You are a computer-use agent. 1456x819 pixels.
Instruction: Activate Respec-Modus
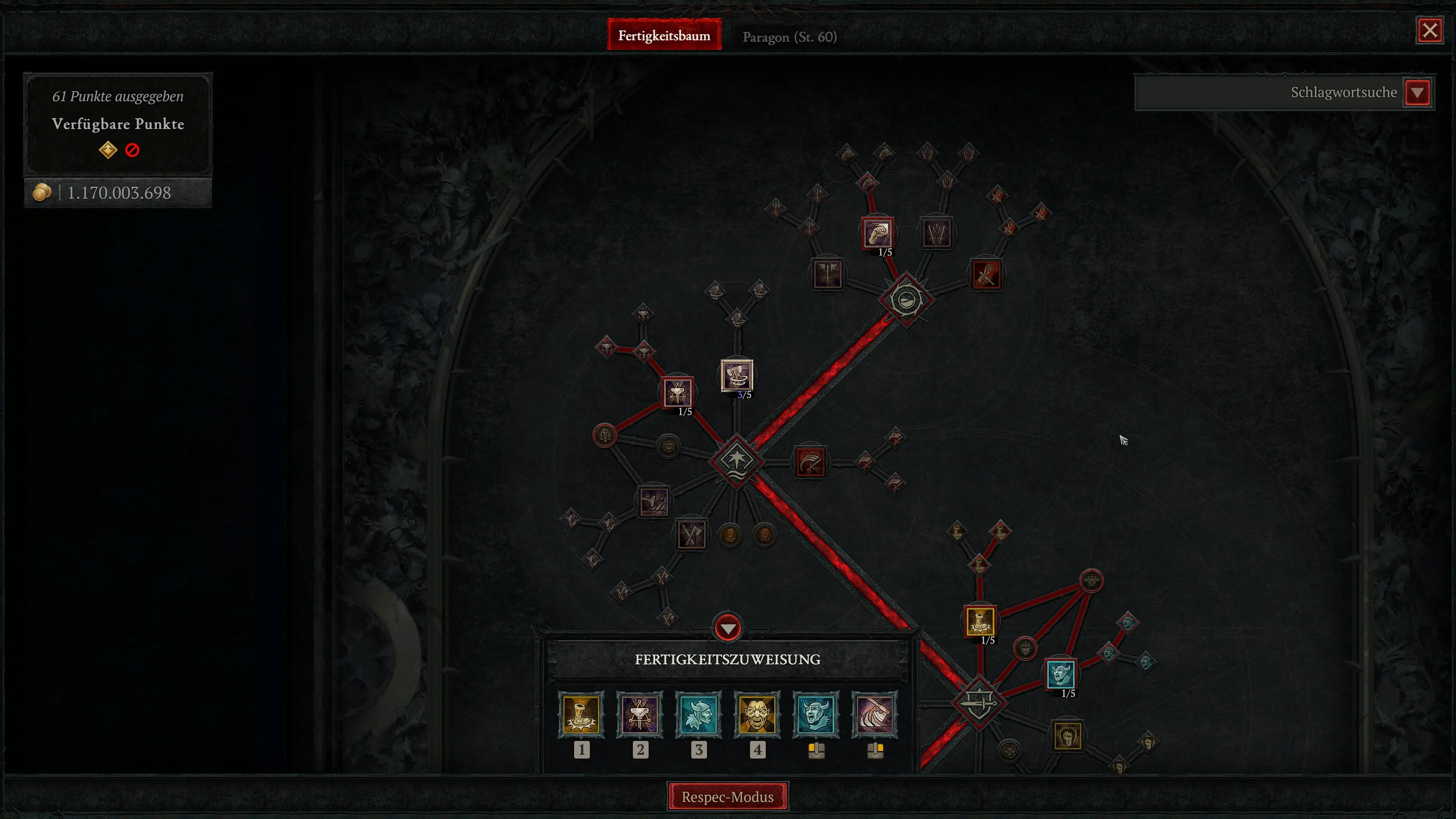(x=728, y=796)
